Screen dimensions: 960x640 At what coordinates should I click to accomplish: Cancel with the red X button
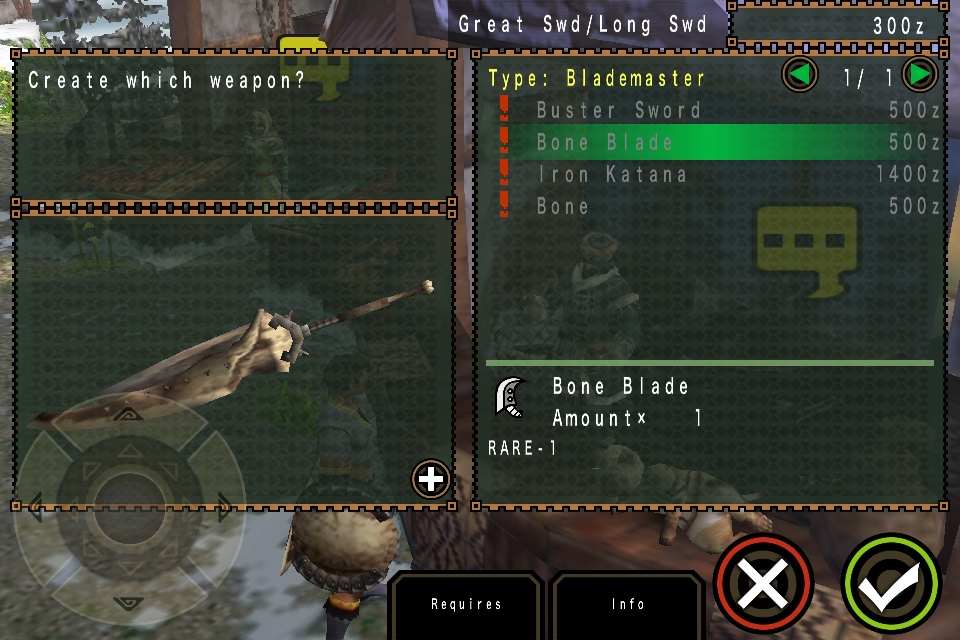(763, 583)
